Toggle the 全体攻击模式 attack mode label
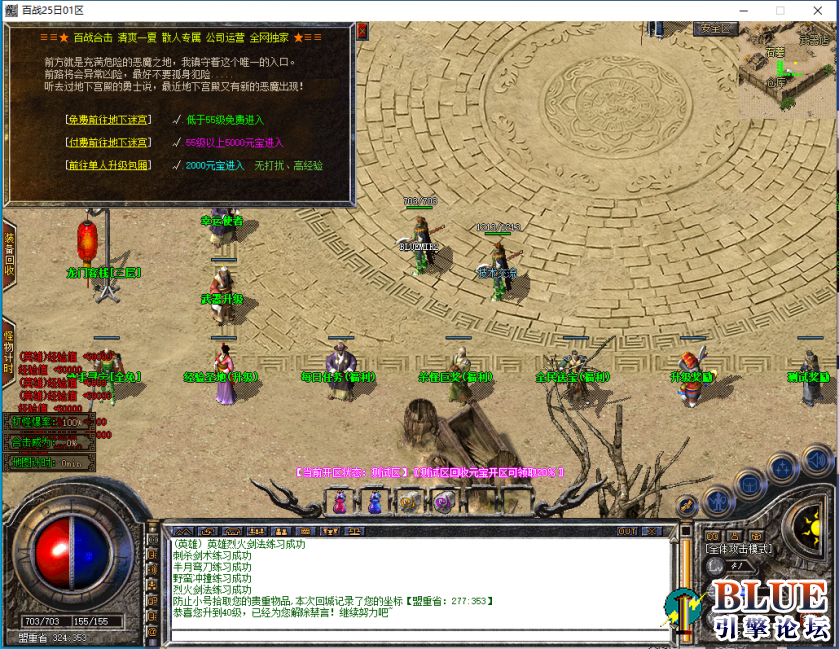 point(738,548)
